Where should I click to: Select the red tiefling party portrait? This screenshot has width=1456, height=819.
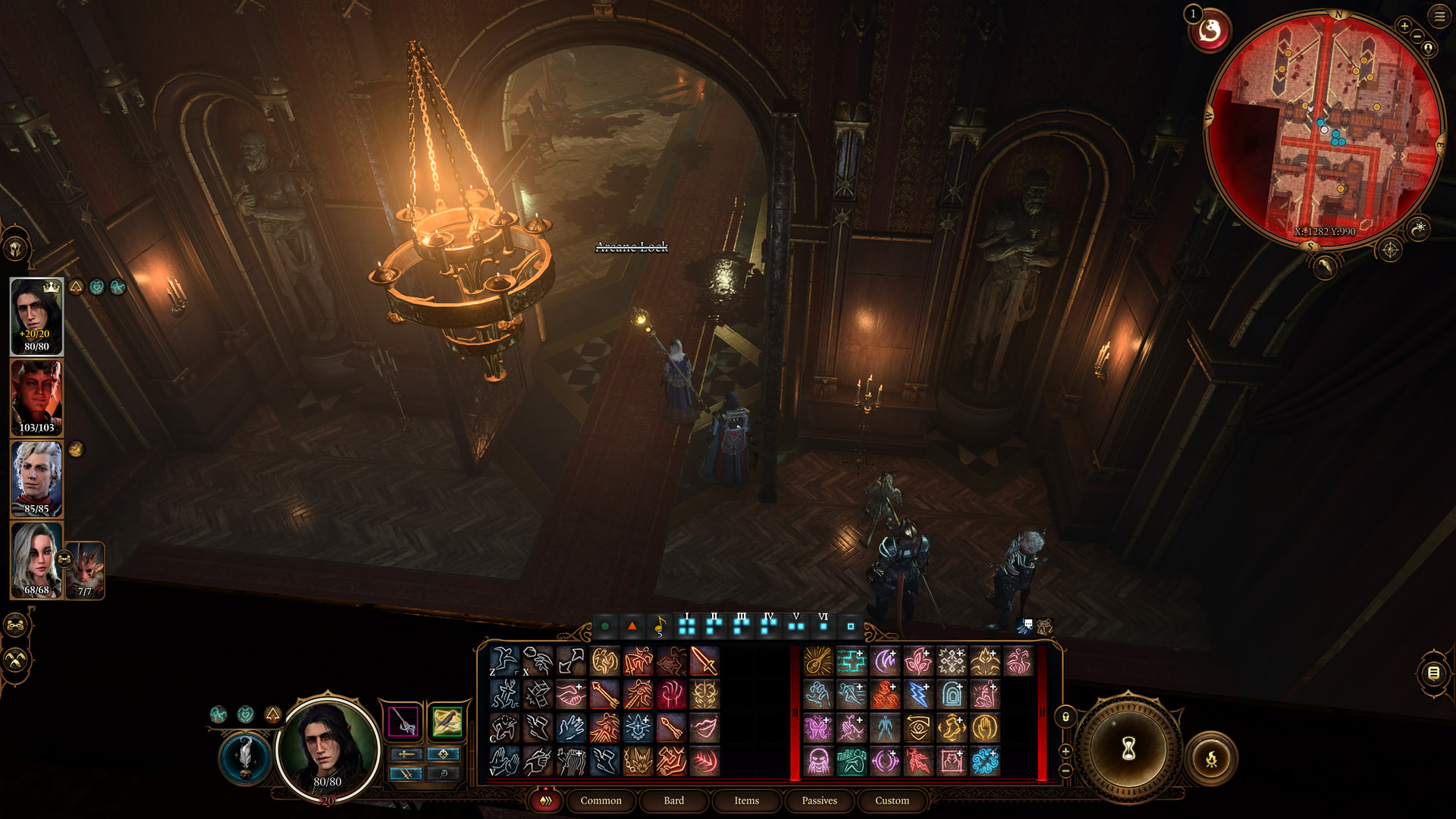(x=36, y=398)
